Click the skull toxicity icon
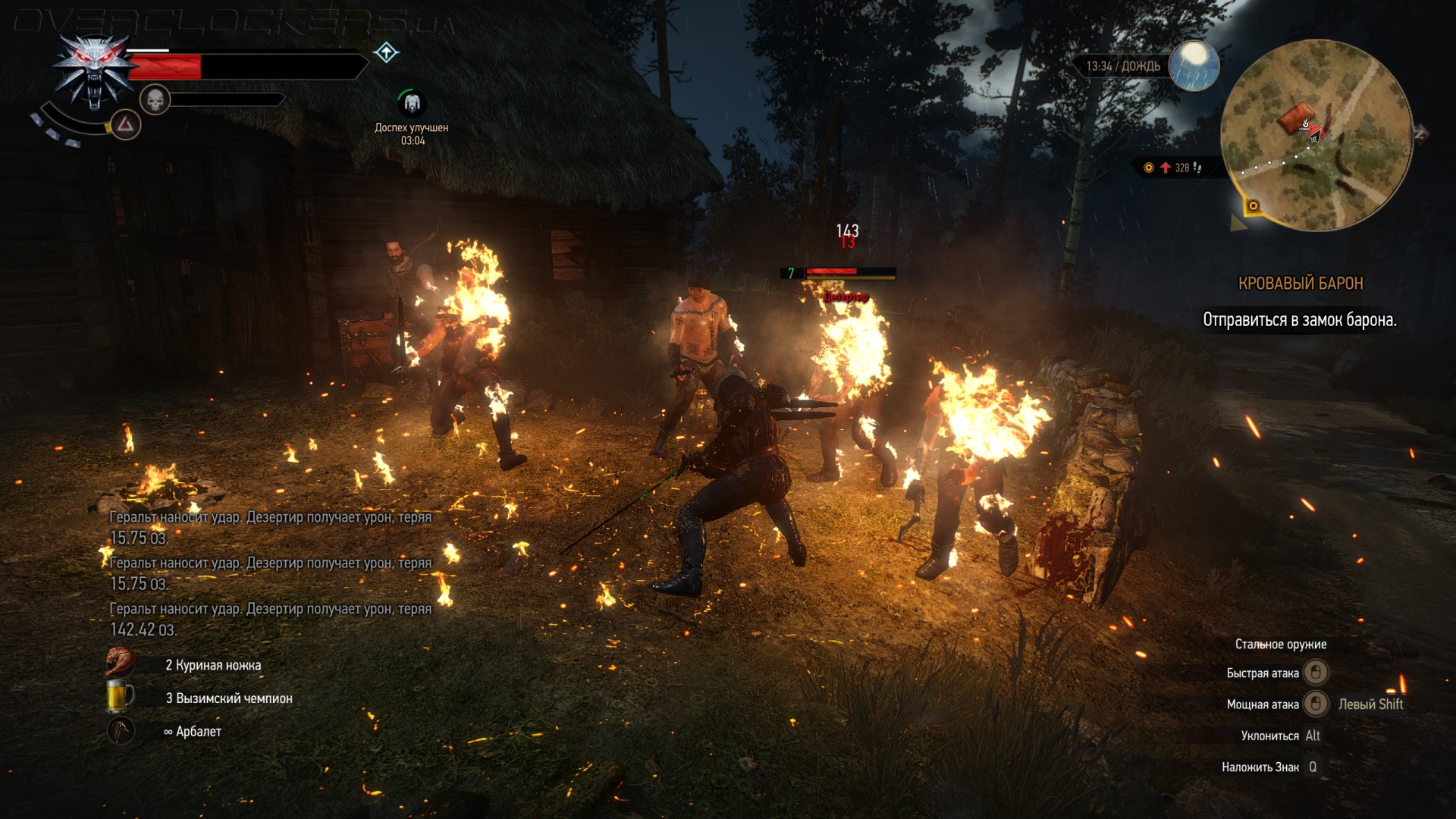Screen dimensions: 1456x819 [x=155, y=99]
